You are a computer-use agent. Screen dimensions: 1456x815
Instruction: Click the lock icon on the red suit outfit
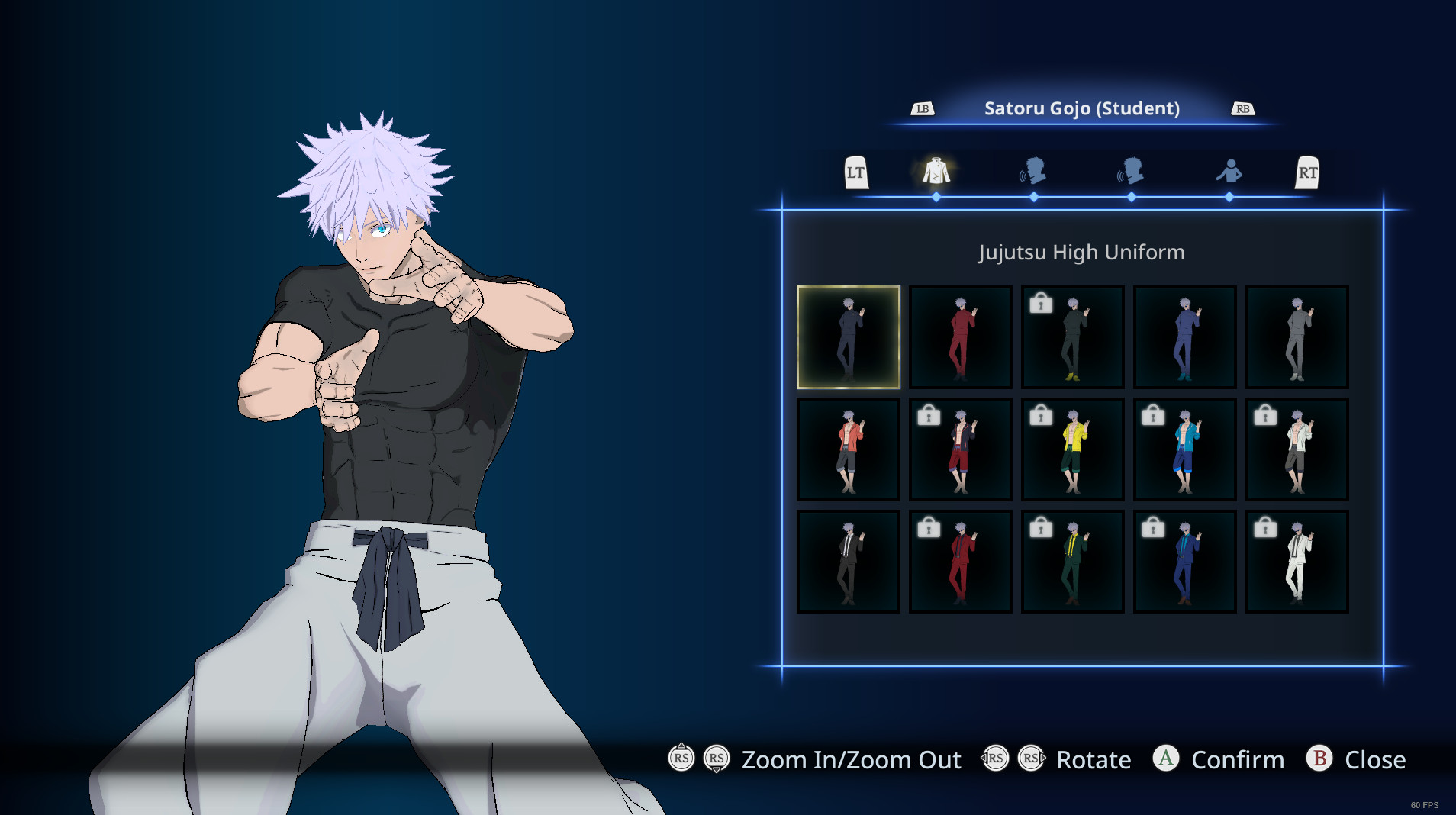tap(929, 527)
